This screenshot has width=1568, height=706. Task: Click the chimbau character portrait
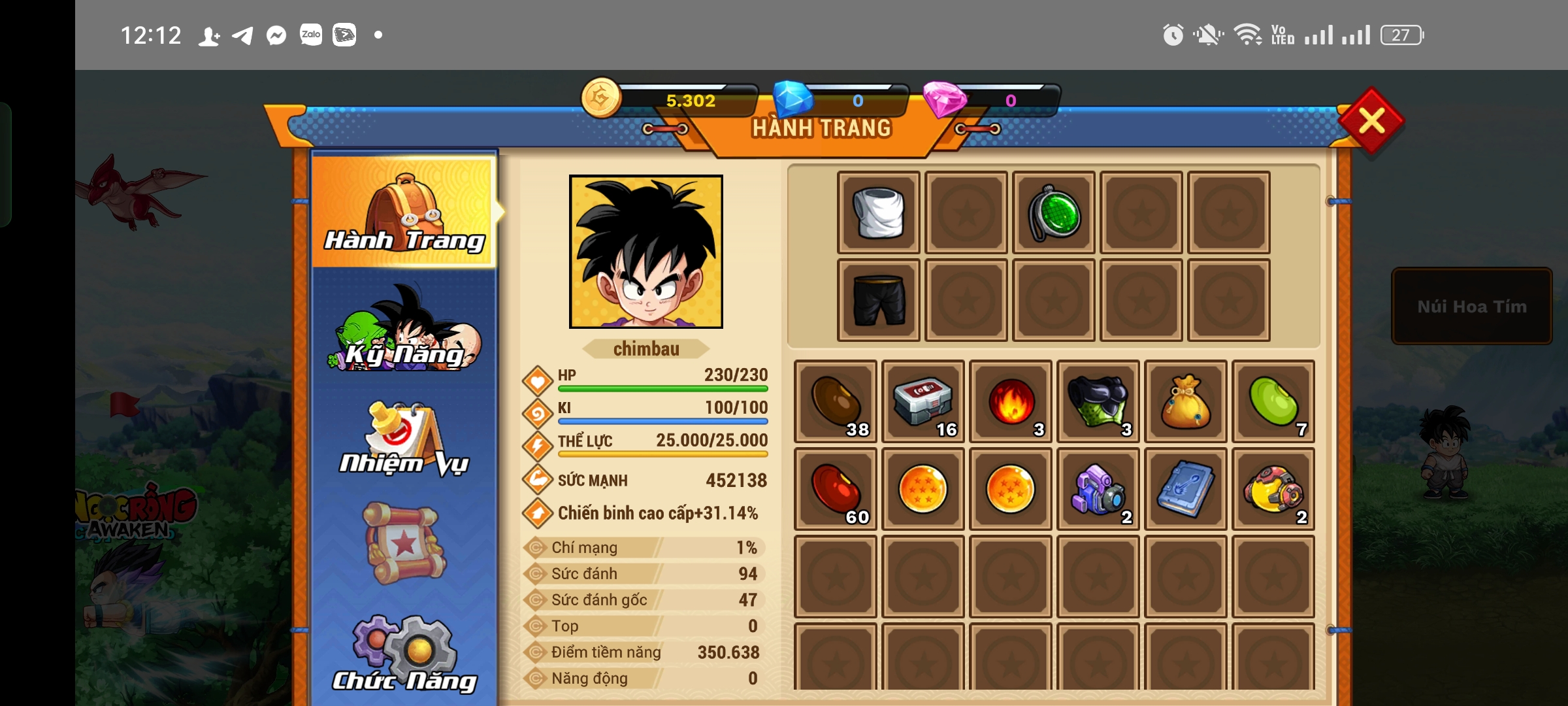tap(646, 252)
